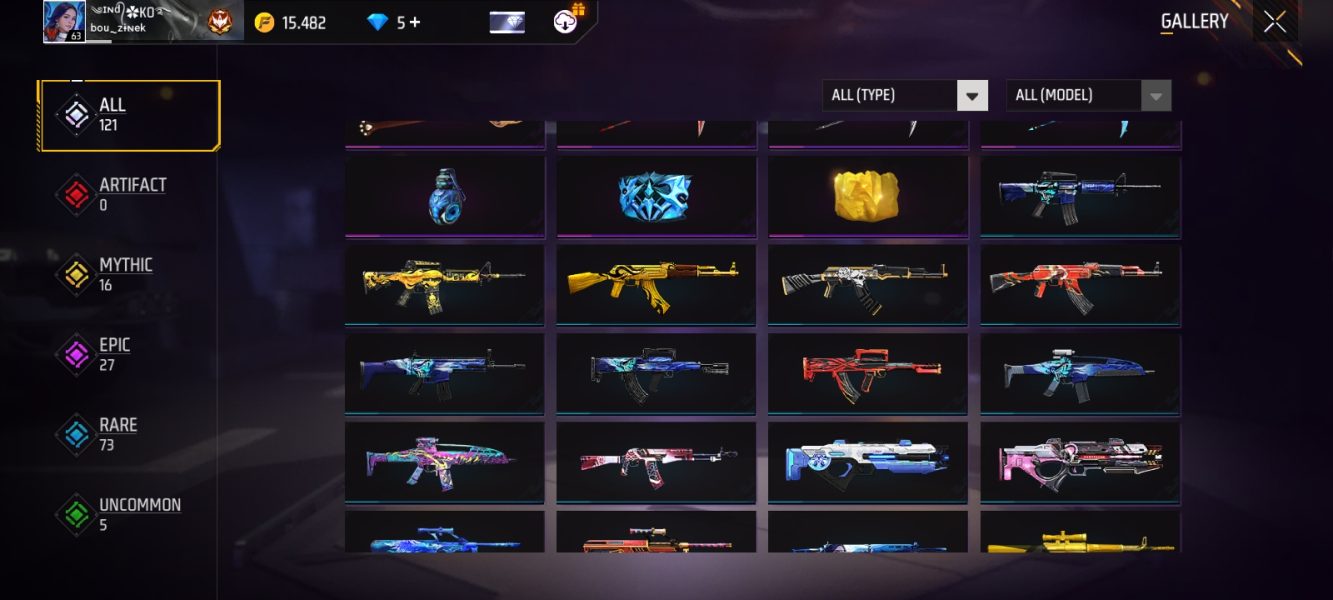Open the ALL (TYPE) dropdown
Image resolution: width=1333 pixels, height=600 pixels.
pyautogui.click(x=904, y=95)
